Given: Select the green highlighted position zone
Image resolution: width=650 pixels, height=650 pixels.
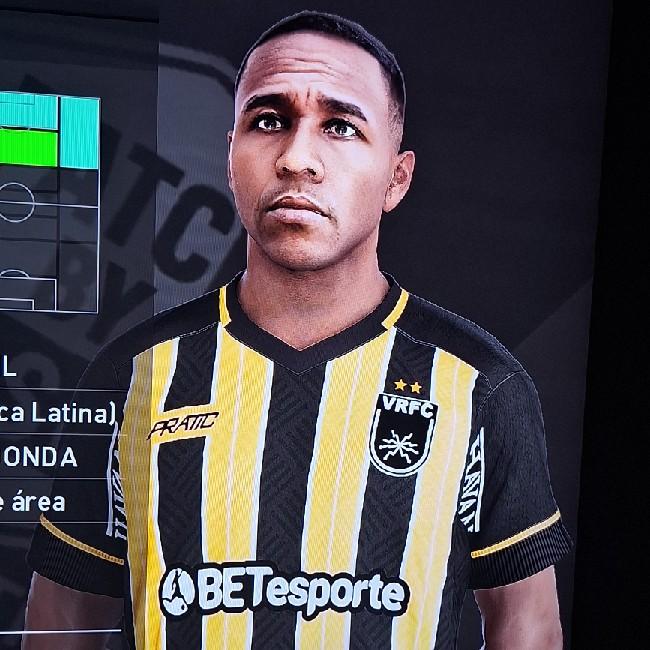Looking at the screenshot, I should click(x=28, y=147).
